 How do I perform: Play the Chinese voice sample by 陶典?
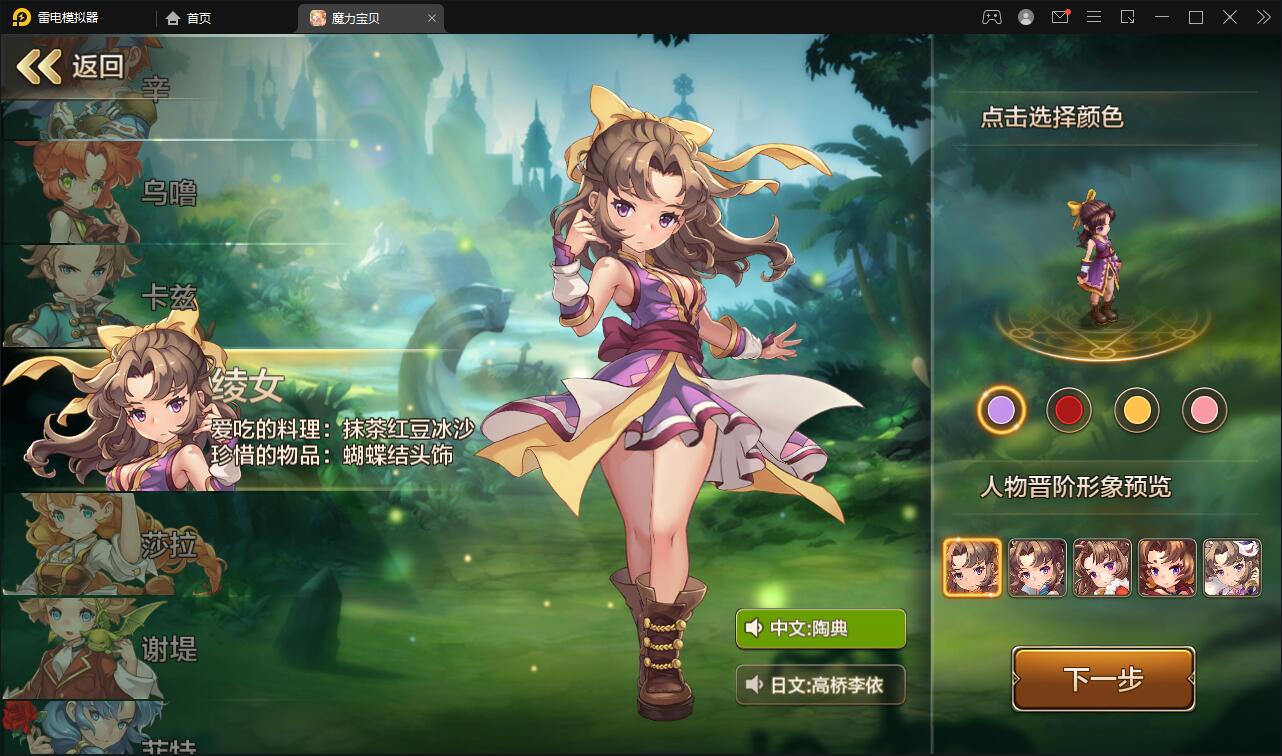click(x=820, y=630)
